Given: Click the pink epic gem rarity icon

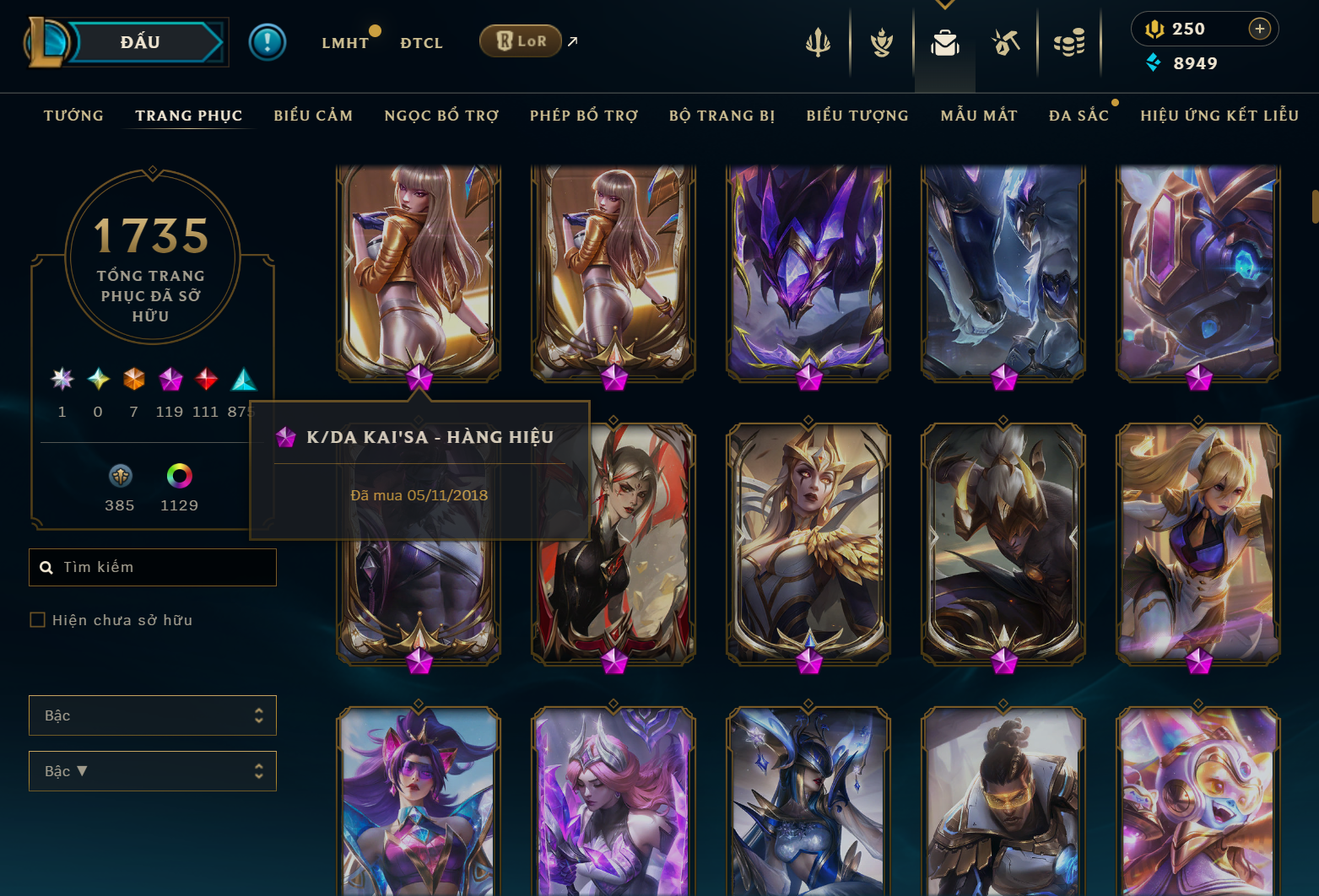Looking at the screenshot, I should click(x=170, y=380).
